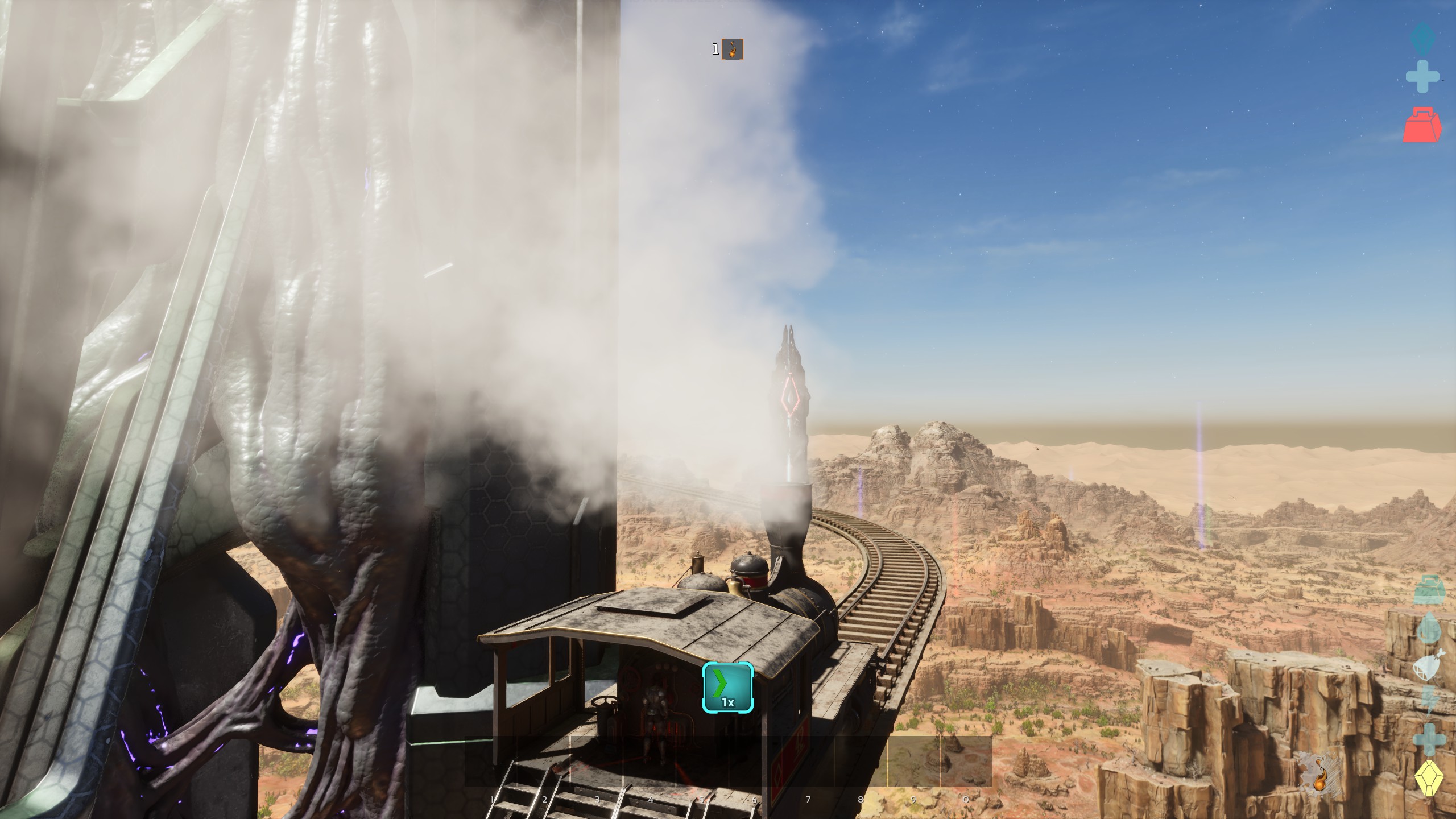The image size is (1456, 819).
Task: Select hotbar slot 0
Action: pos(965,762)
